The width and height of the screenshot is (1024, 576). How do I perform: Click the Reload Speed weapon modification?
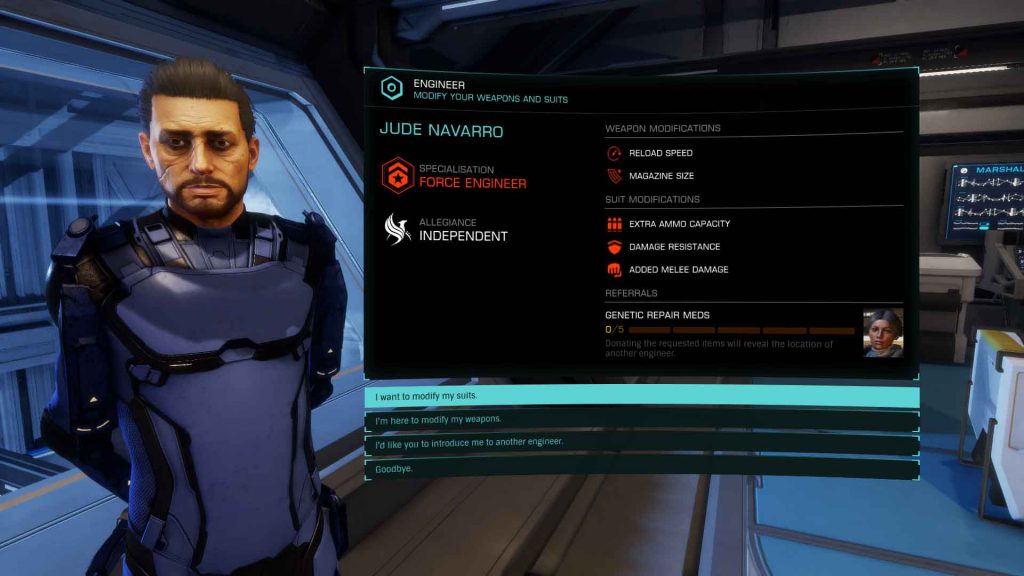point(660,153)
